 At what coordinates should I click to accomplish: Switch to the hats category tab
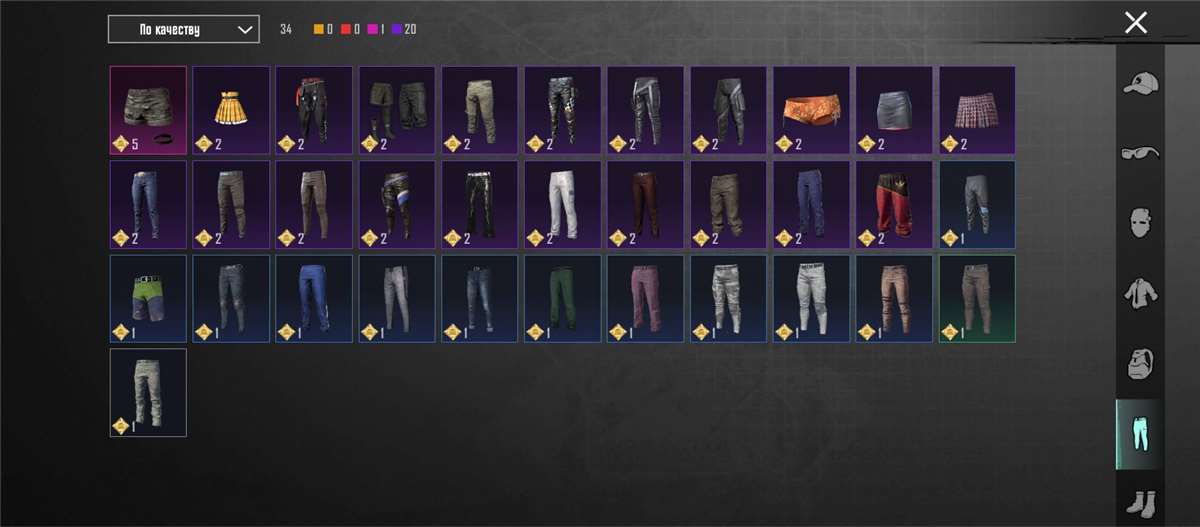pyautogui.click(x=1140, y=85)
